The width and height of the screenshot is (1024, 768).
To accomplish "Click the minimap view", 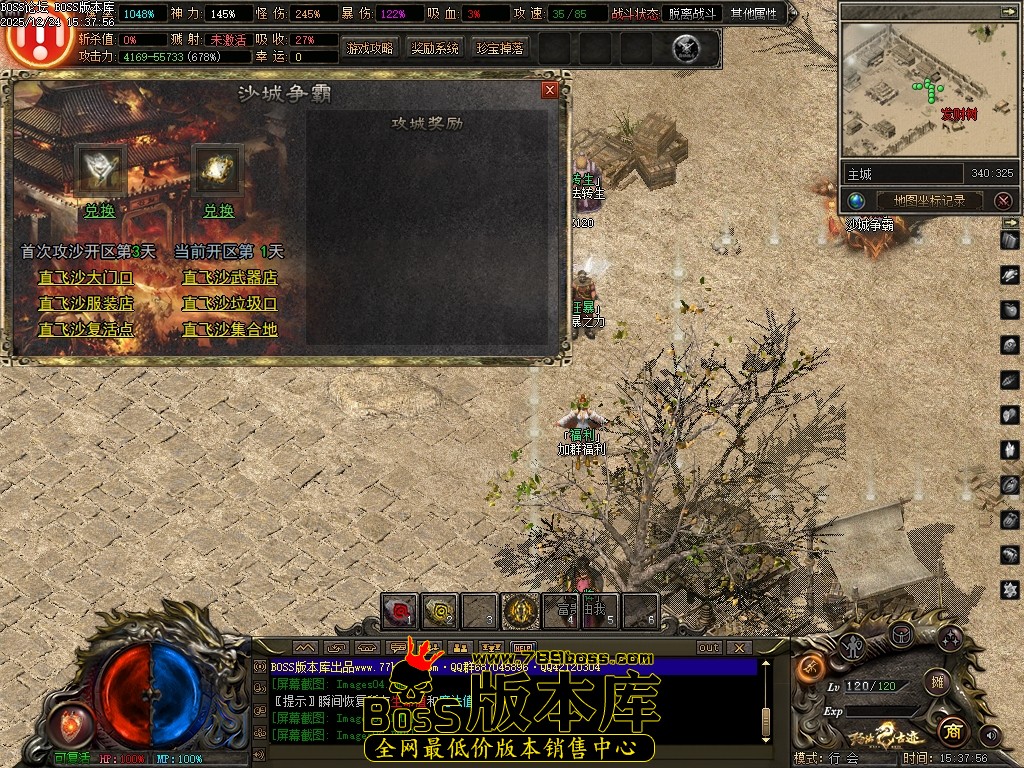I will coord(929,90).
